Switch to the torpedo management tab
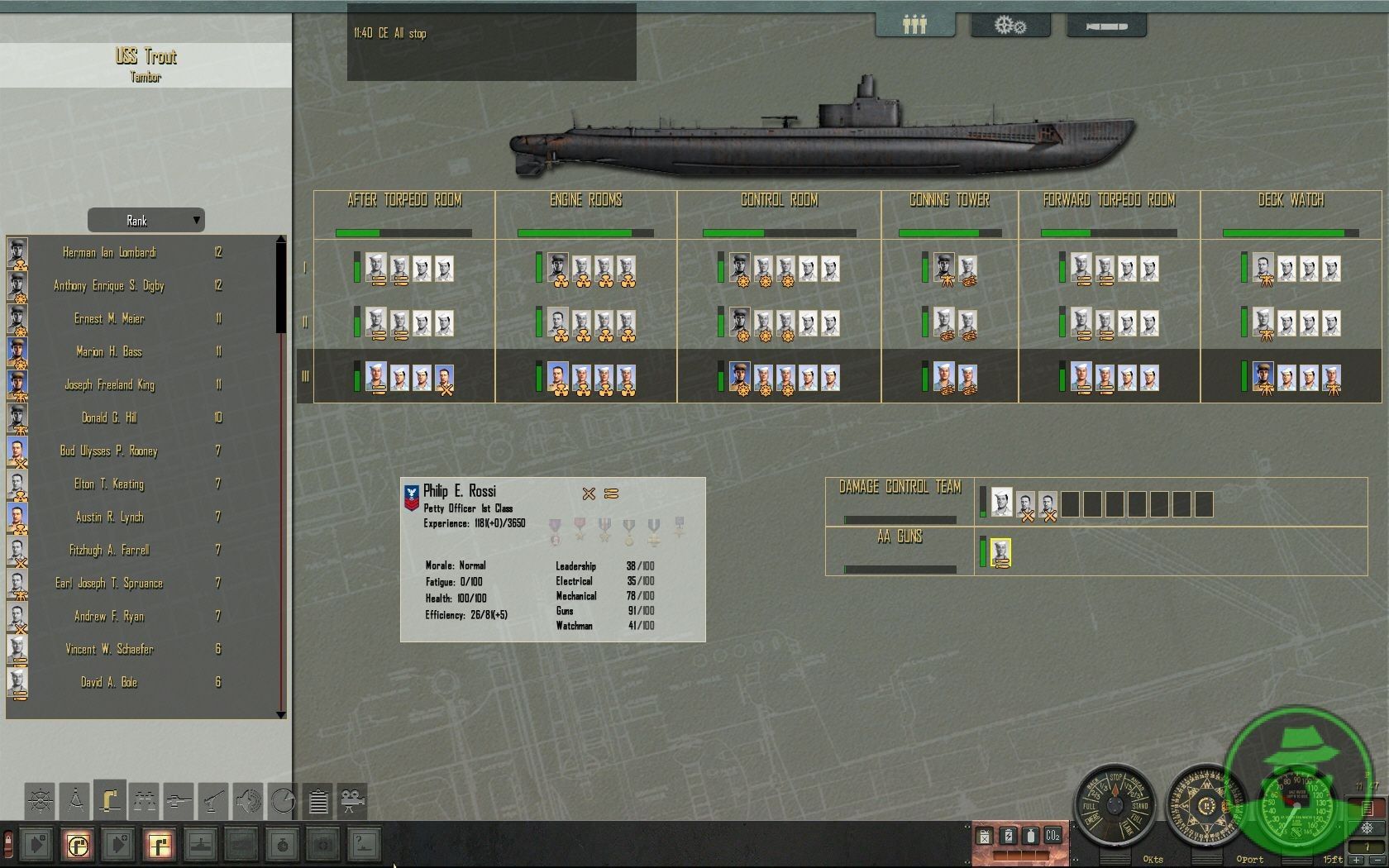The width and height of the screenshot is (1389, 868). click(x=1106, y=26)
